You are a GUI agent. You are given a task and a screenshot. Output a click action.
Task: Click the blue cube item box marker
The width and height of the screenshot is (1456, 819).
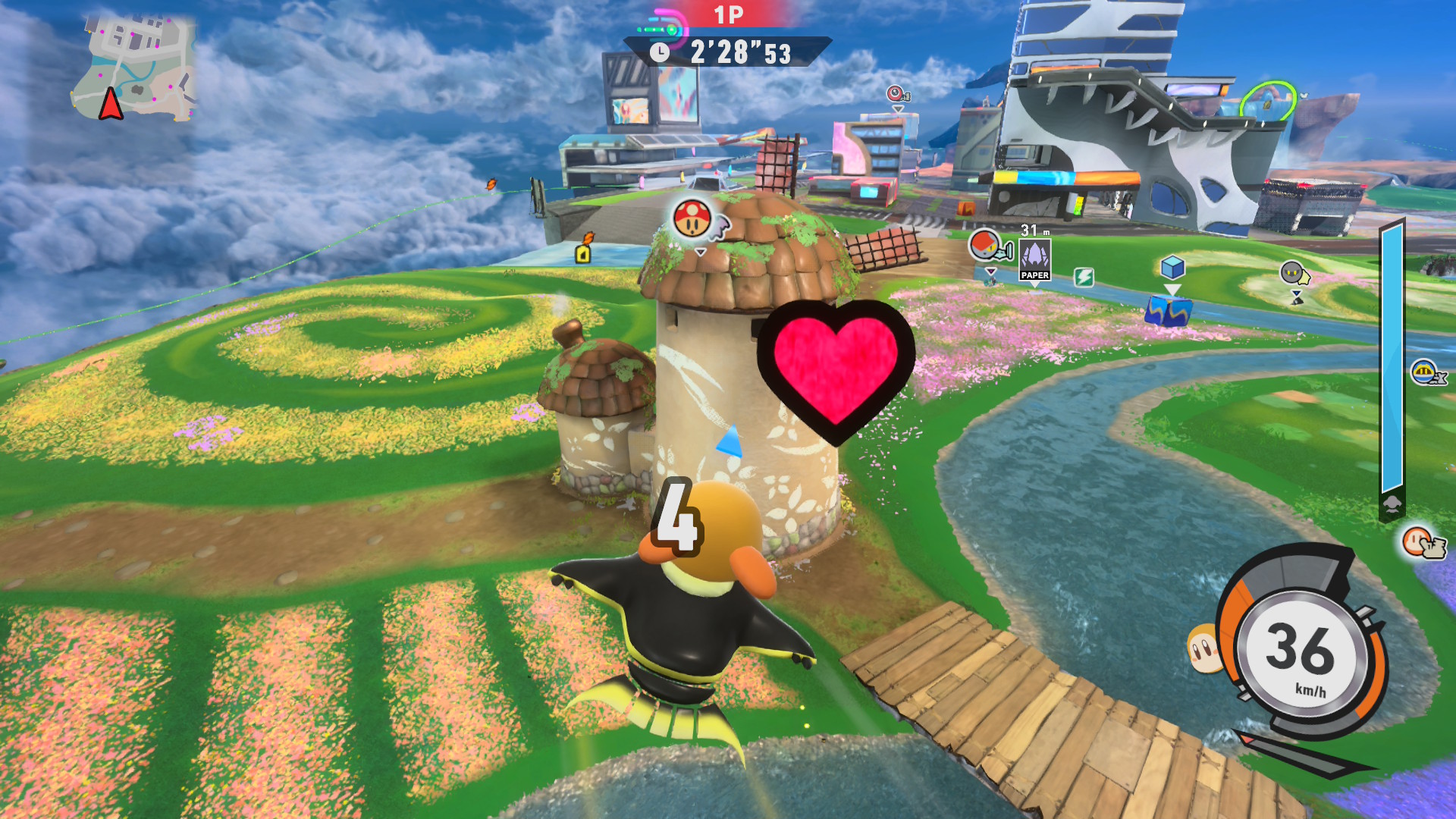coord(1172,268)
